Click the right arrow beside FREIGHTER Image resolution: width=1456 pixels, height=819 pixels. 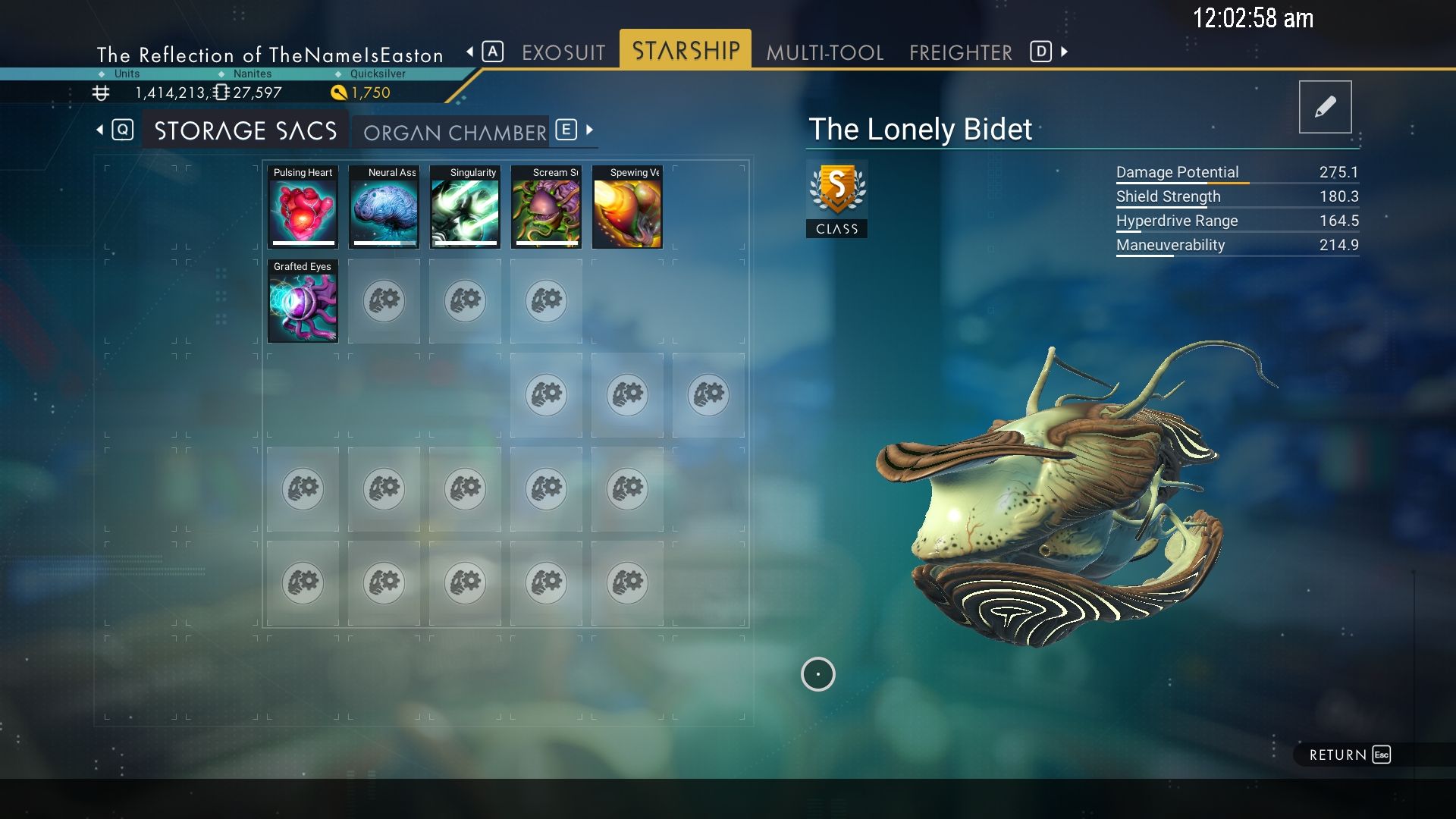click(1063, 52)
